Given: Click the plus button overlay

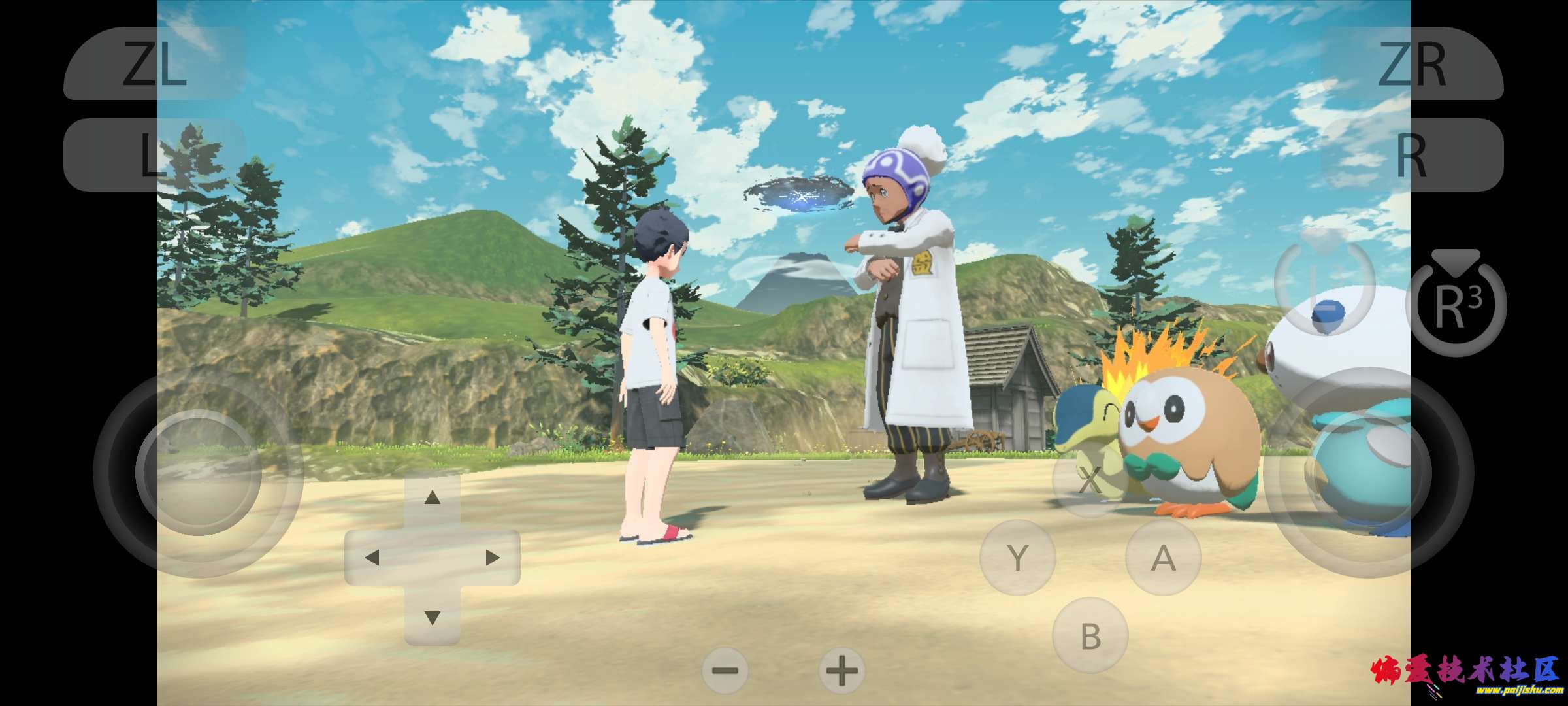Looking at the screenshot, I should tap(841, 671).
